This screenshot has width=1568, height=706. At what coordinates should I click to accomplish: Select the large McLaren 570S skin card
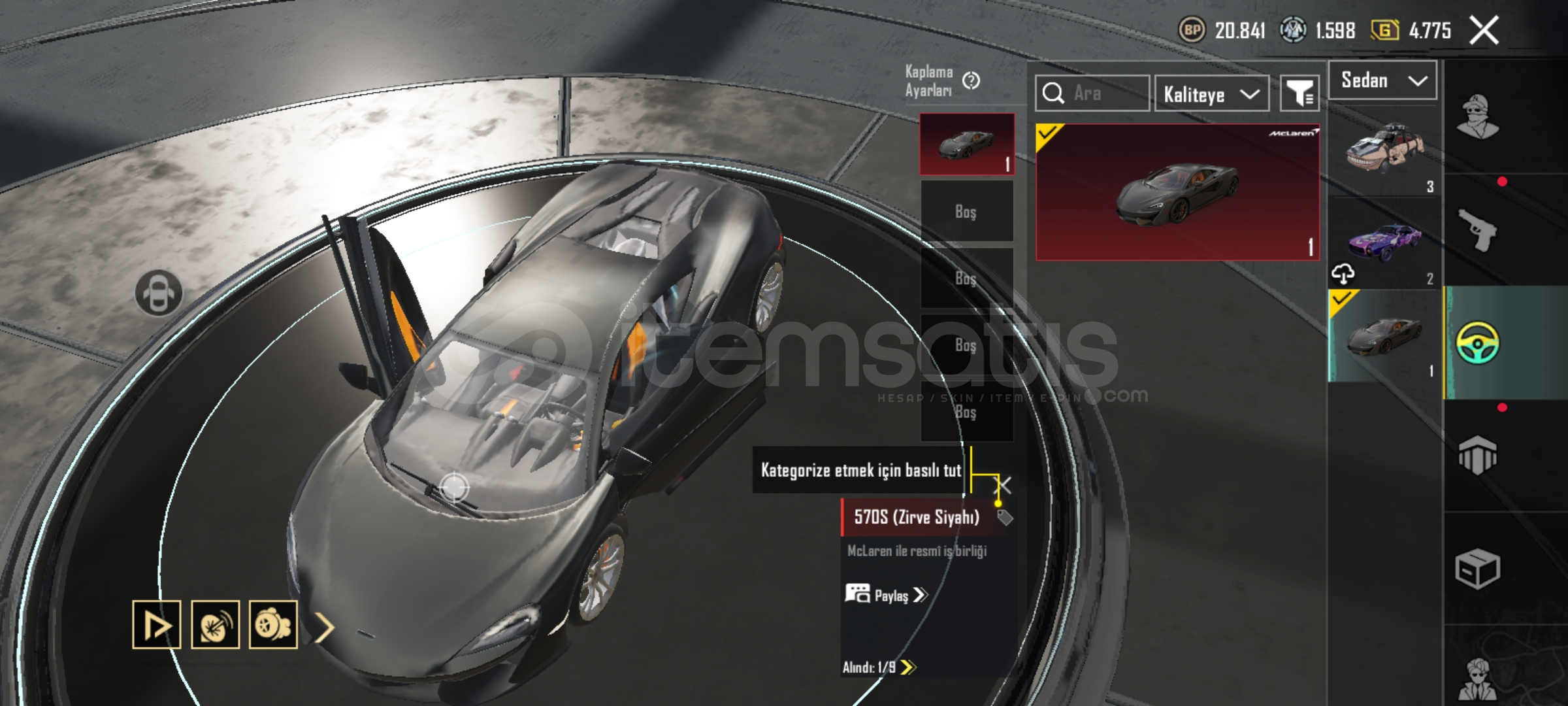pyautogui.click(x=1177, y=192)
